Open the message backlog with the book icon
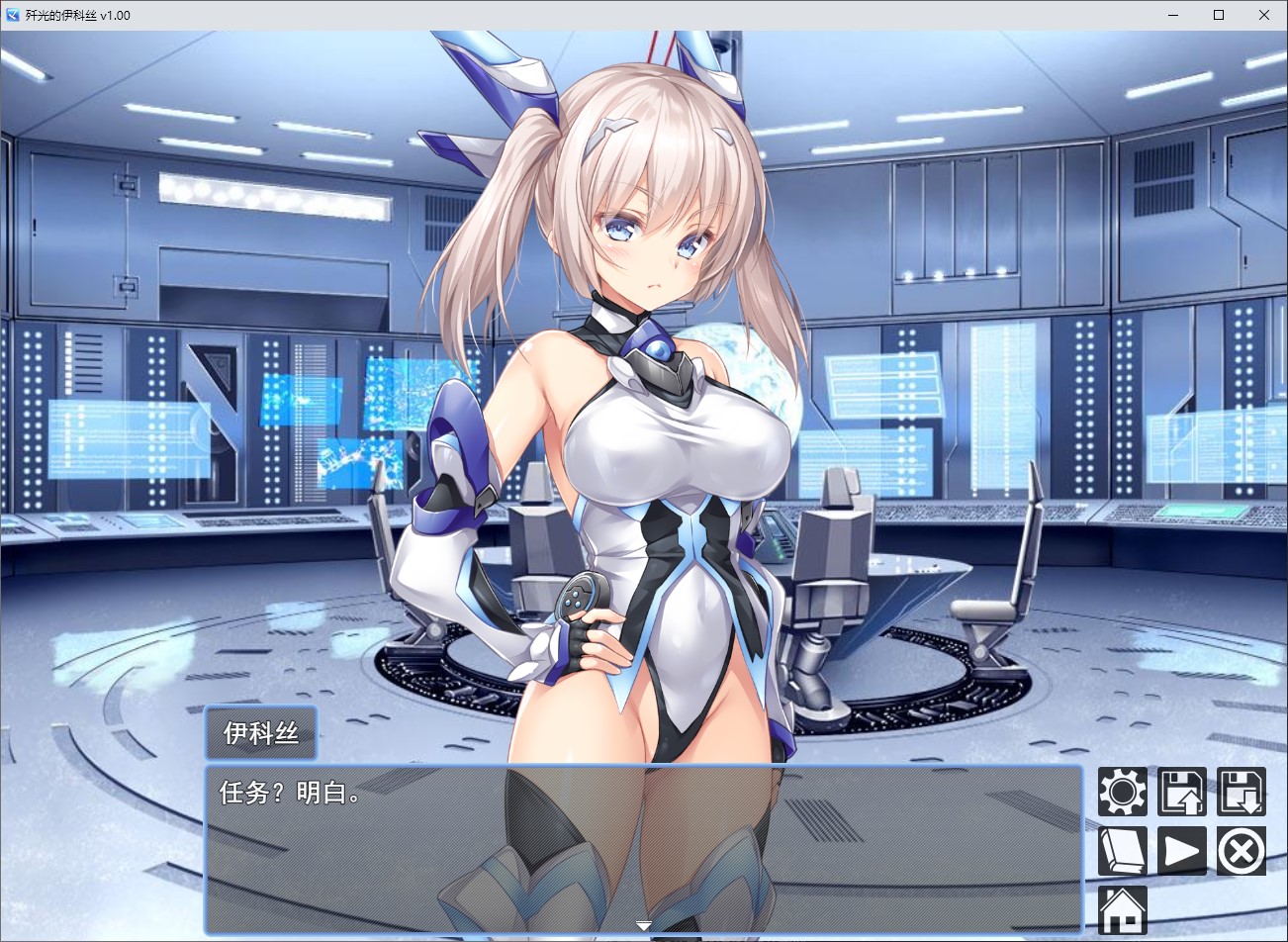 (1122, 851)
